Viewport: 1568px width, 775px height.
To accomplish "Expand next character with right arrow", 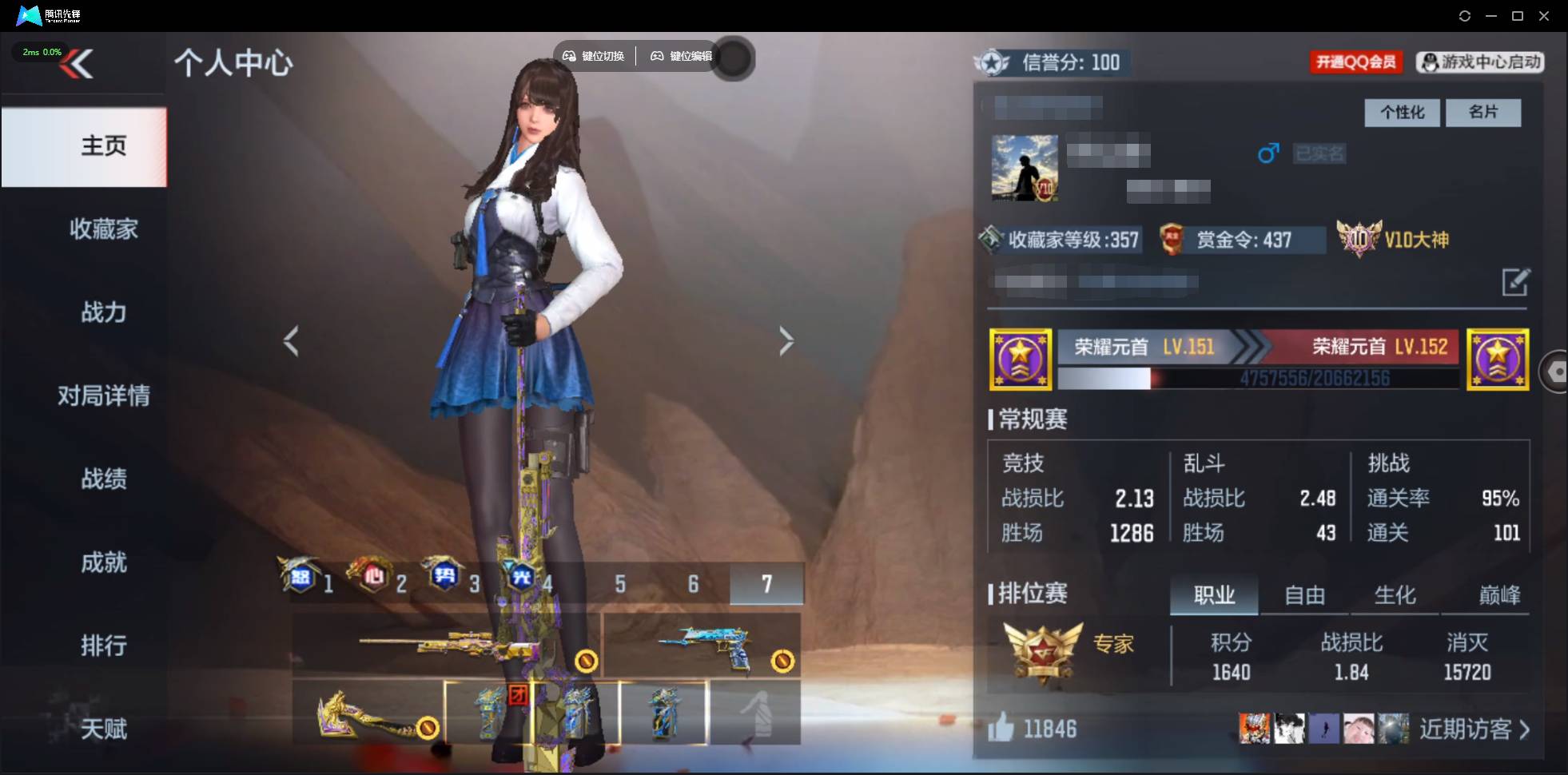I will 786,341.
